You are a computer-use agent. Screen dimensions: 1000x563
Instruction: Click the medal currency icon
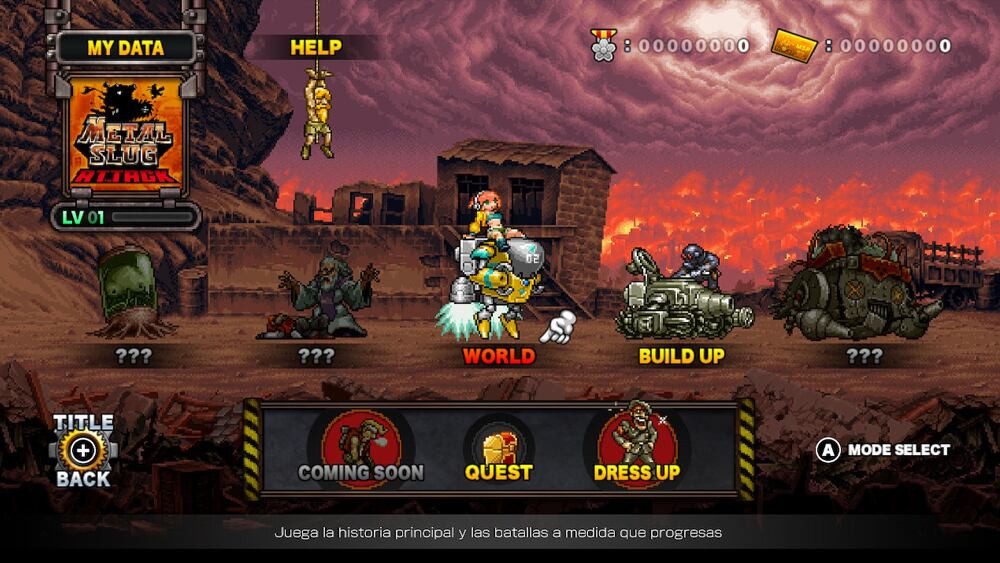tap(603, 45)
